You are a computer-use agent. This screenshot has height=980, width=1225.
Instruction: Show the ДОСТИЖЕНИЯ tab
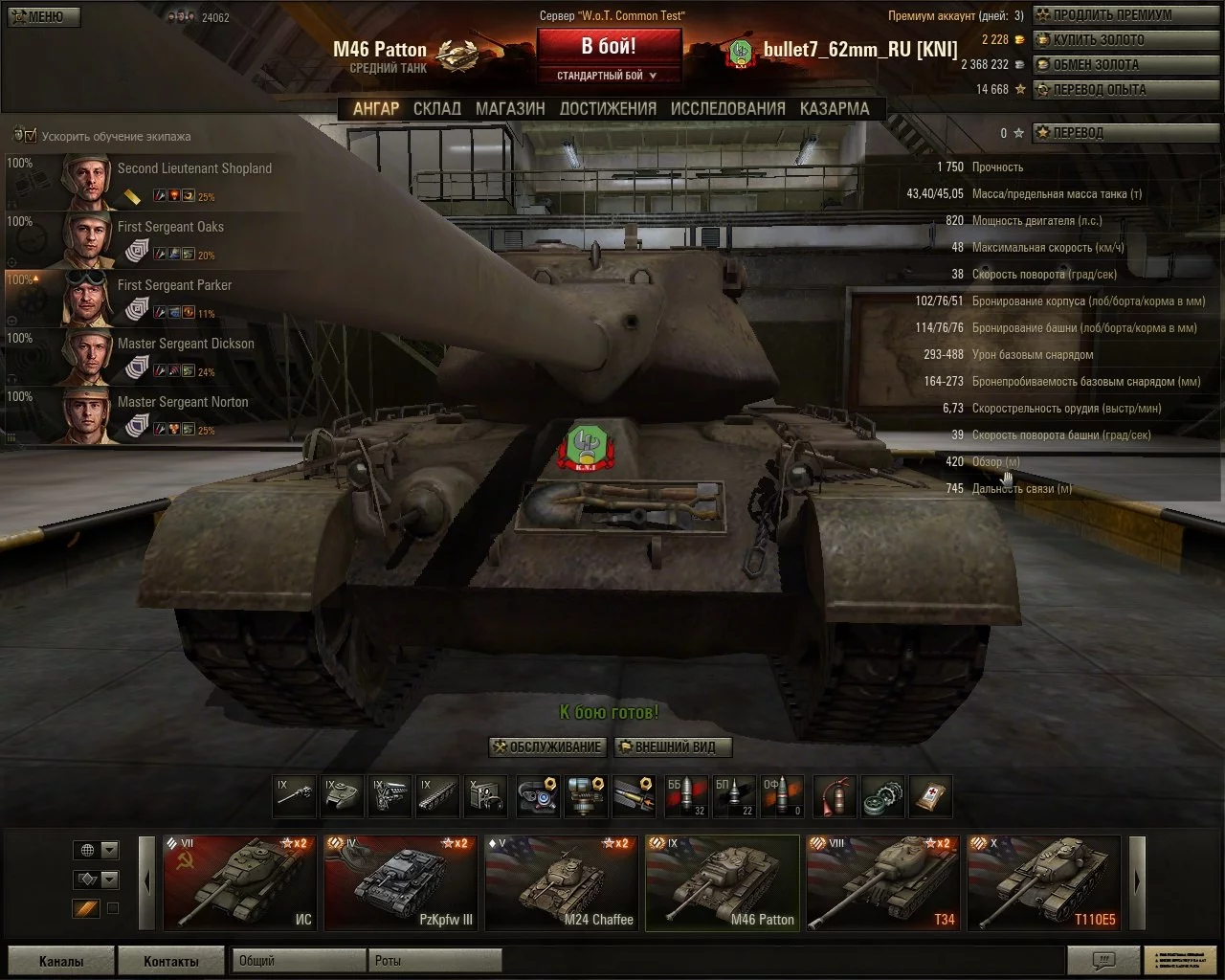pyautogui.click(x=608, y=109)
